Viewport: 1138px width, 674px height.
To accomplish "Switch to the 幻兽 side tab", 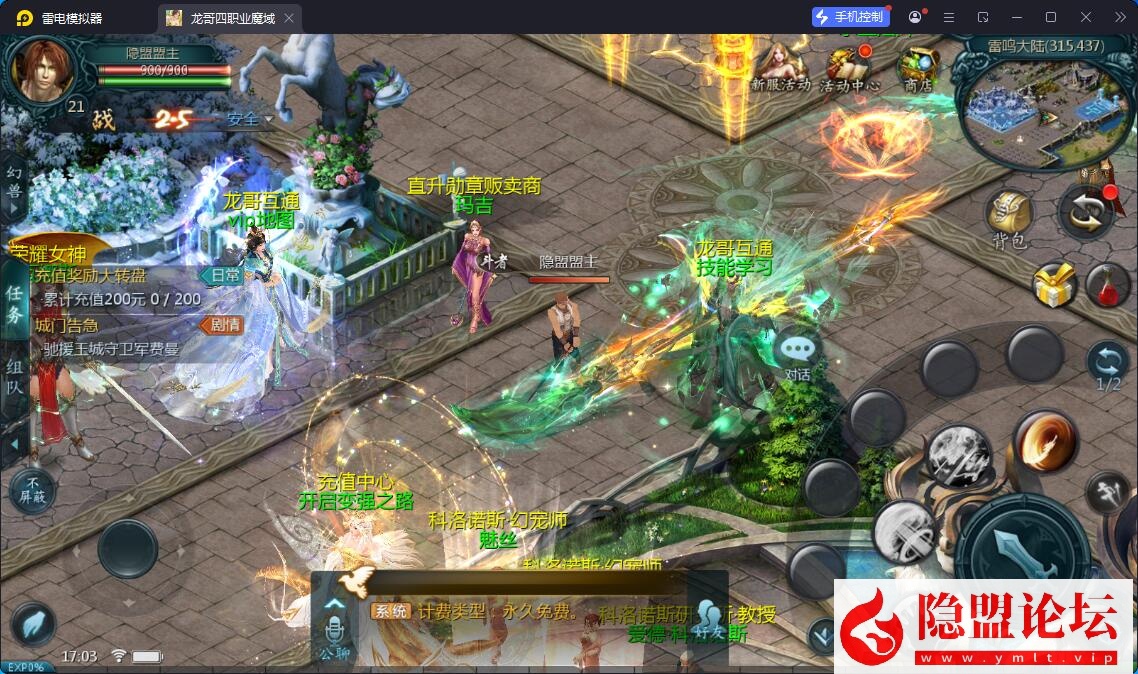I will pos(14,182).
